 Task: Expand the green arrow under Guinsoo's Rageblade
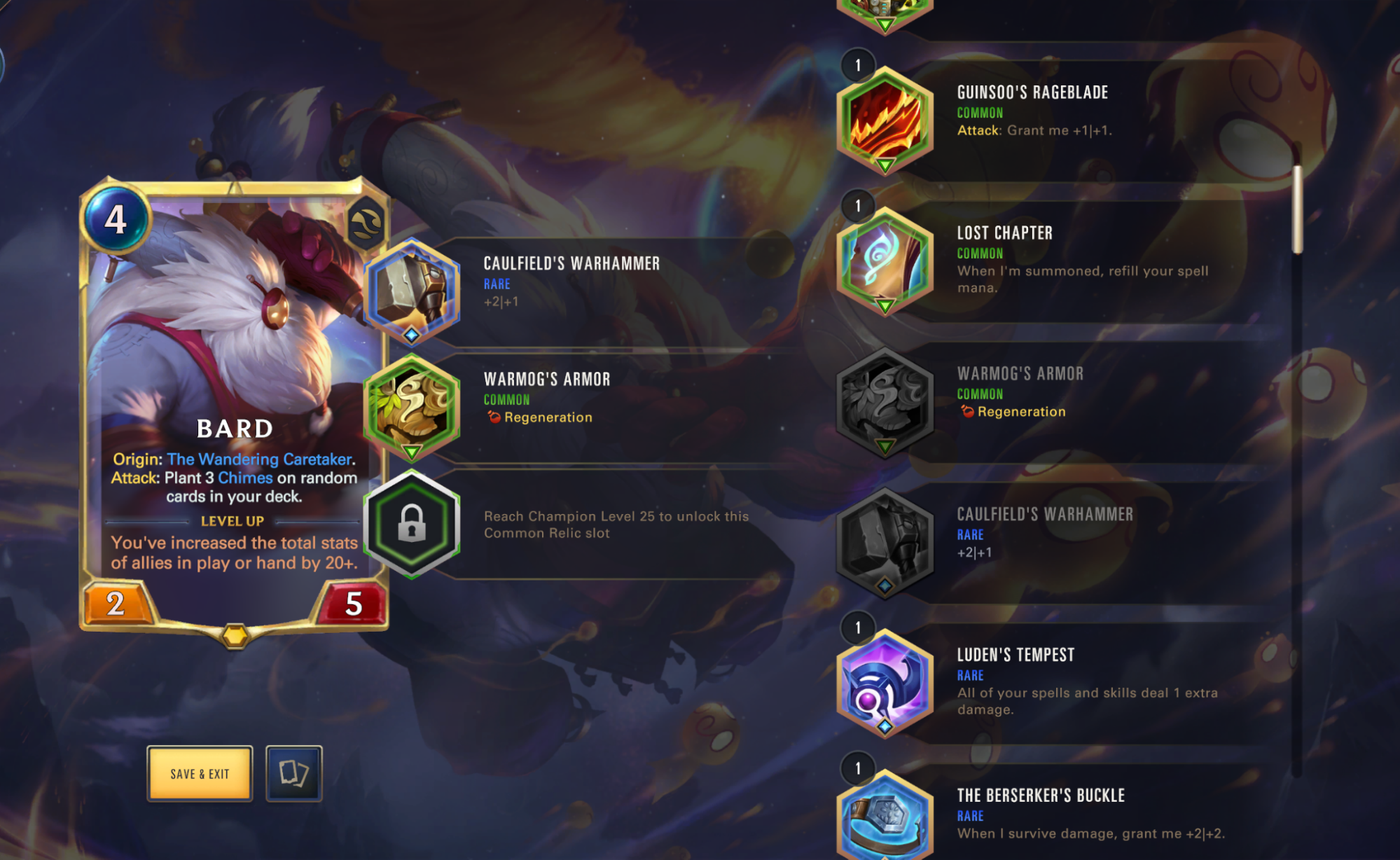point(885,164)
